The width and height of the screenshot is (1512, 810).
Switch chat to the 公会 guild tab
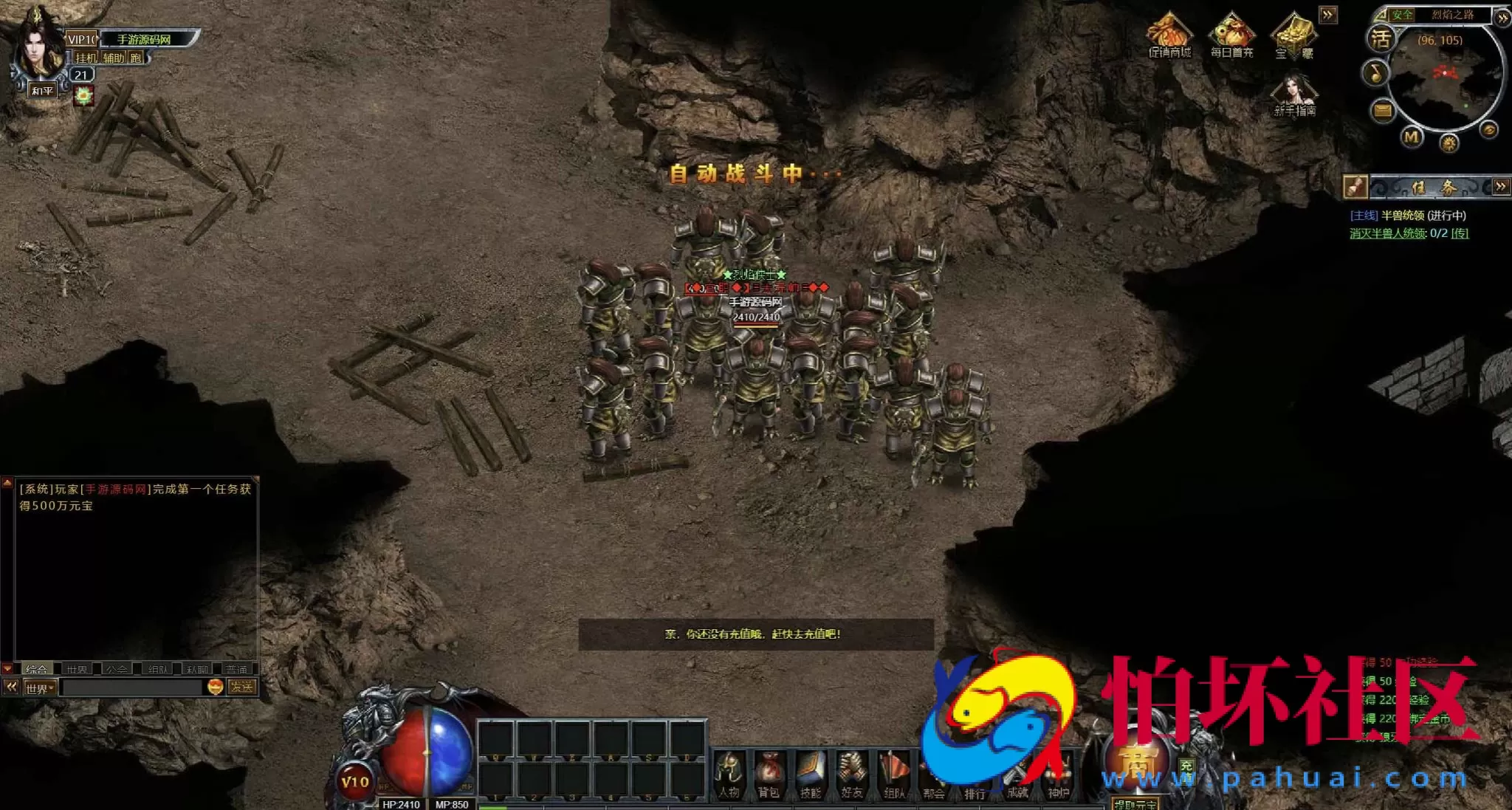[117, 669]
